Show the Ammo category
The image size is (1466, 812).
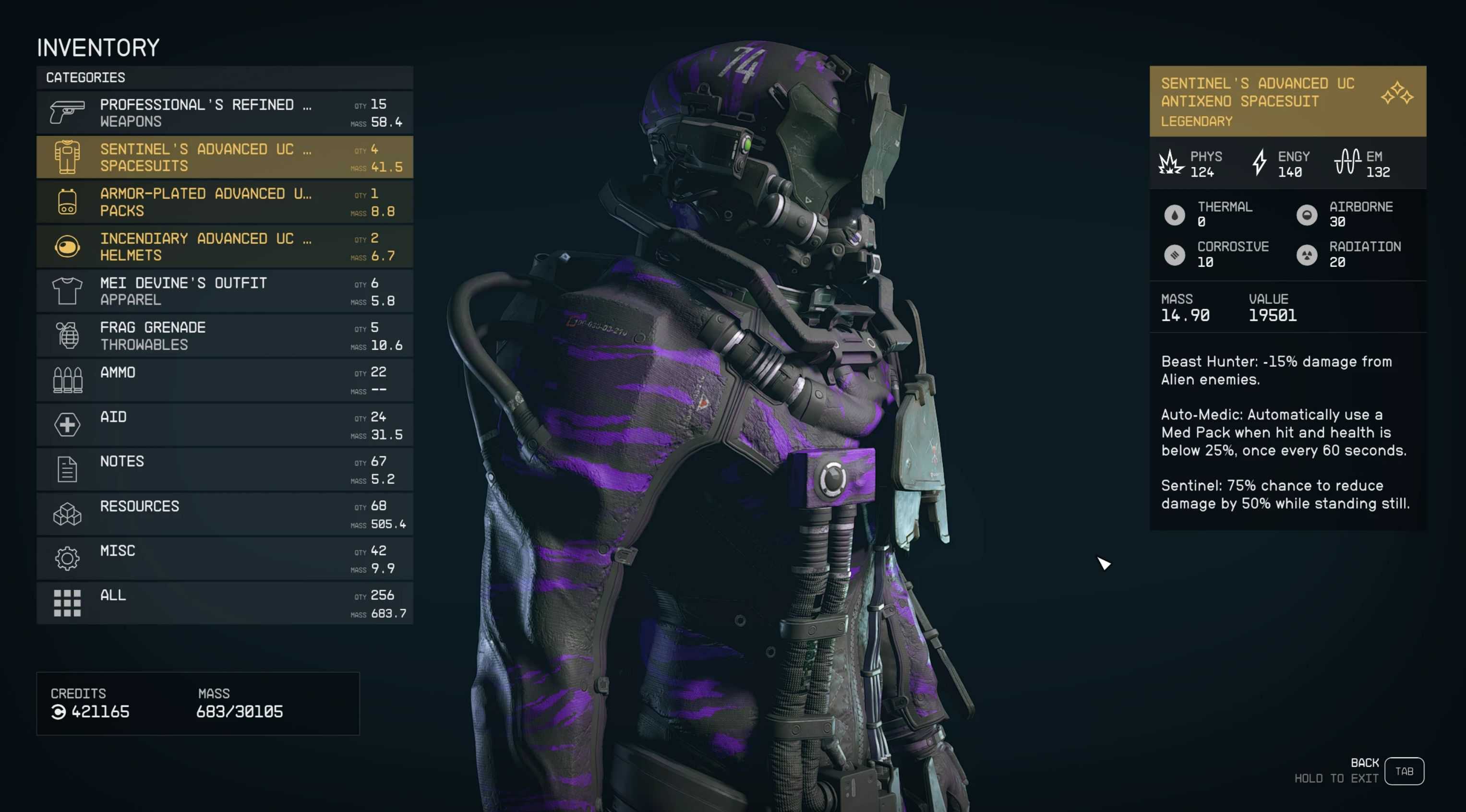pos(224,380)
